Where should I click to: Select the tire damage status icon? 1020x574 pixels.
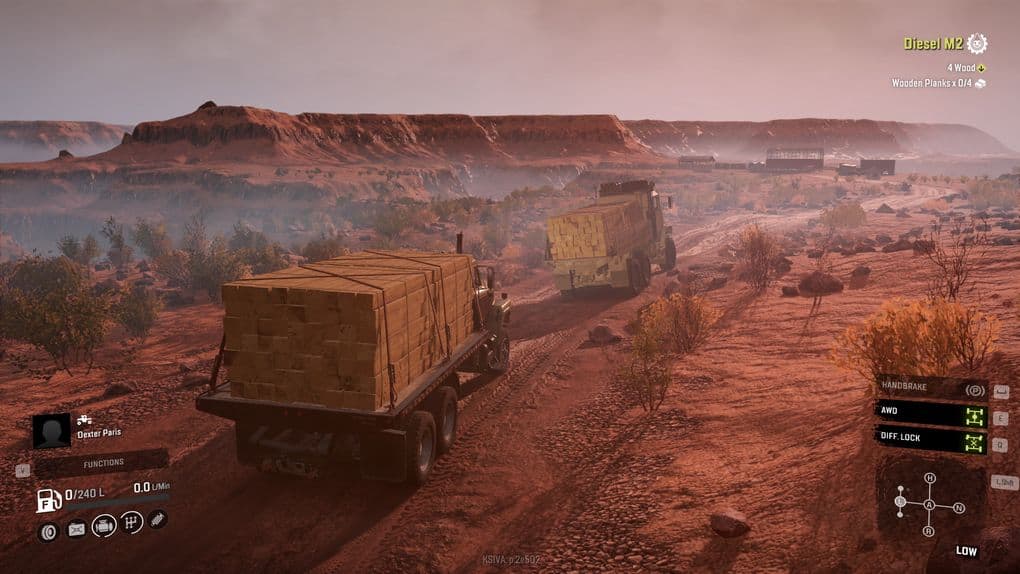click(48, 531)
